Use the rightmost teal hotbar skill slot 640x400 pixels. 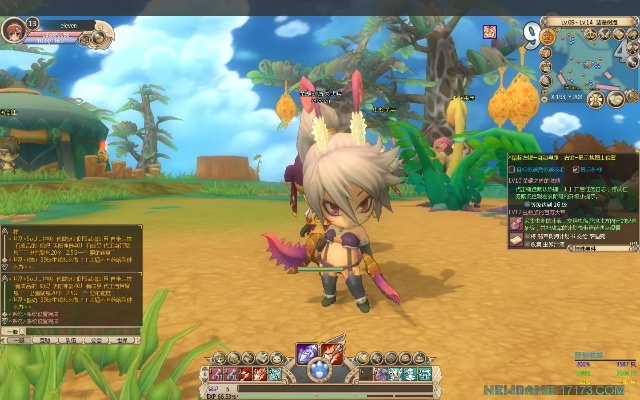(x=423, y=374)
